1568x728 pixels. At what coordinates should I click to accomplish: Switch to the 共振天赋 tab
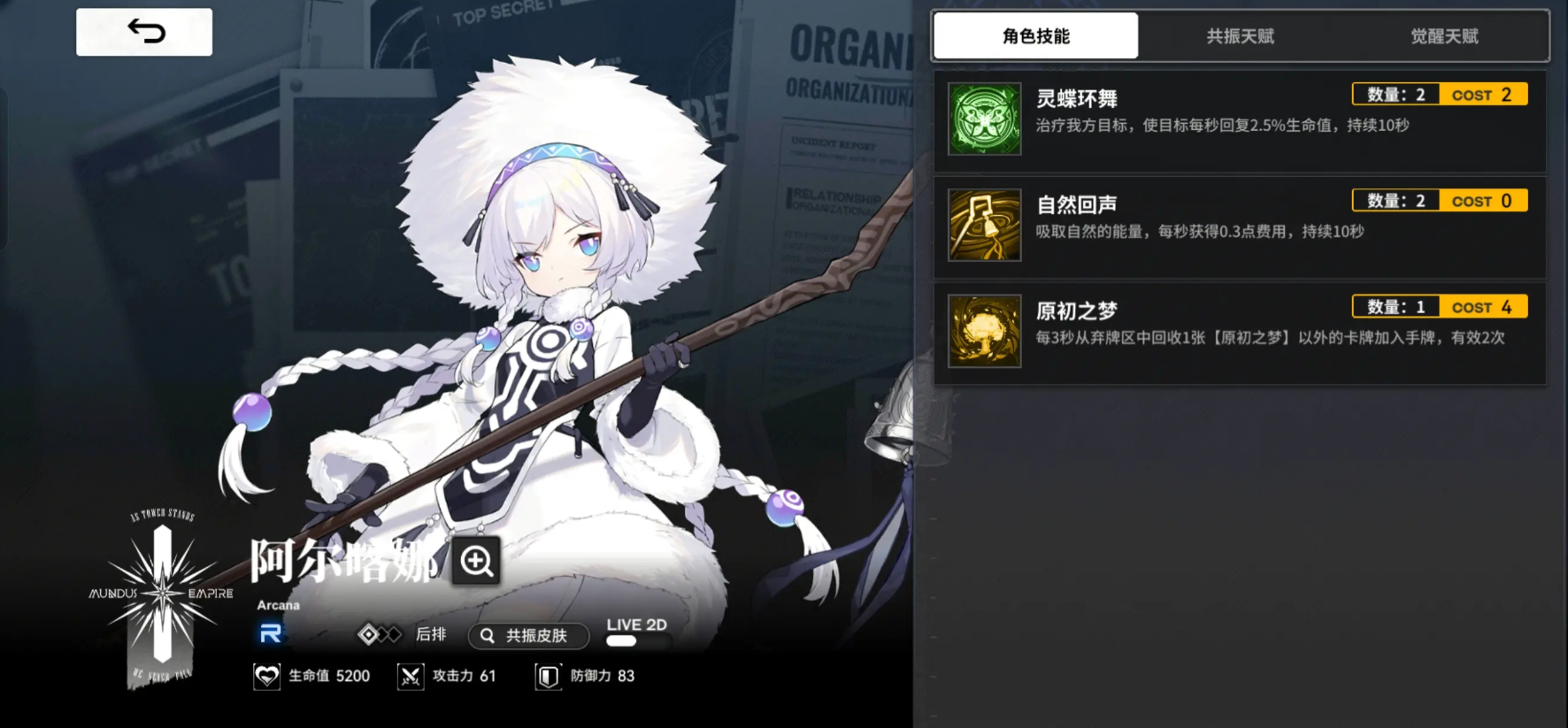pyautogui.click(x=1240, y=36)
